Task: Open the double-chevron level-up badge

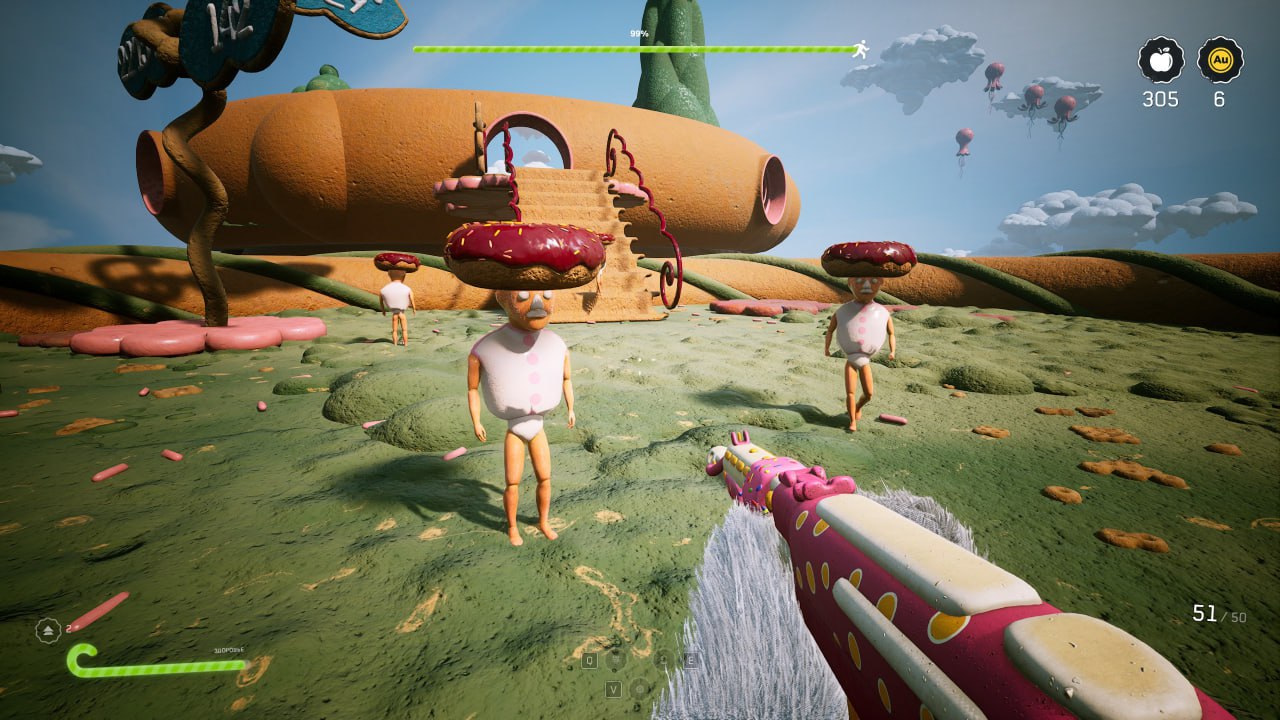Action: coord(48,630)
